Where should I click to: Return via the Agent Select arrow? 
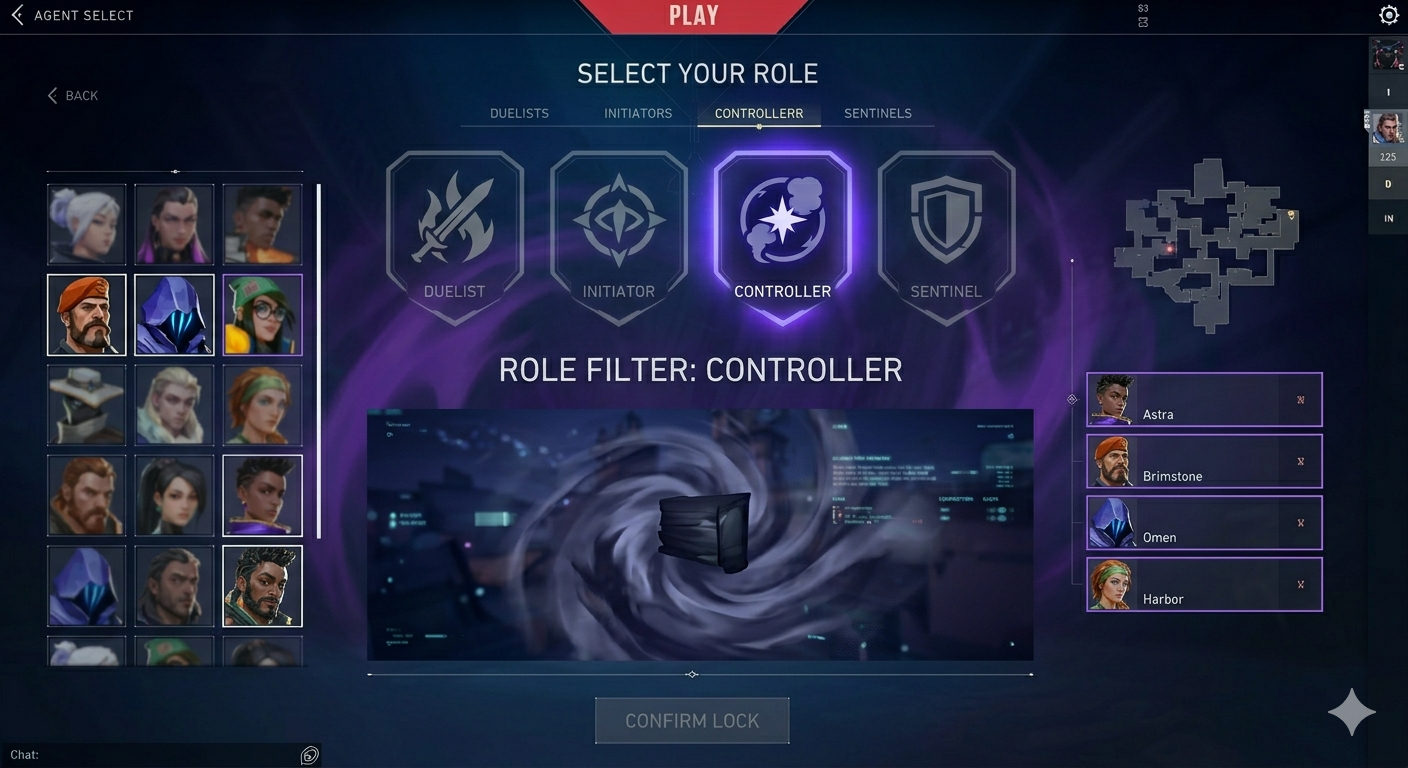[17, 15]
